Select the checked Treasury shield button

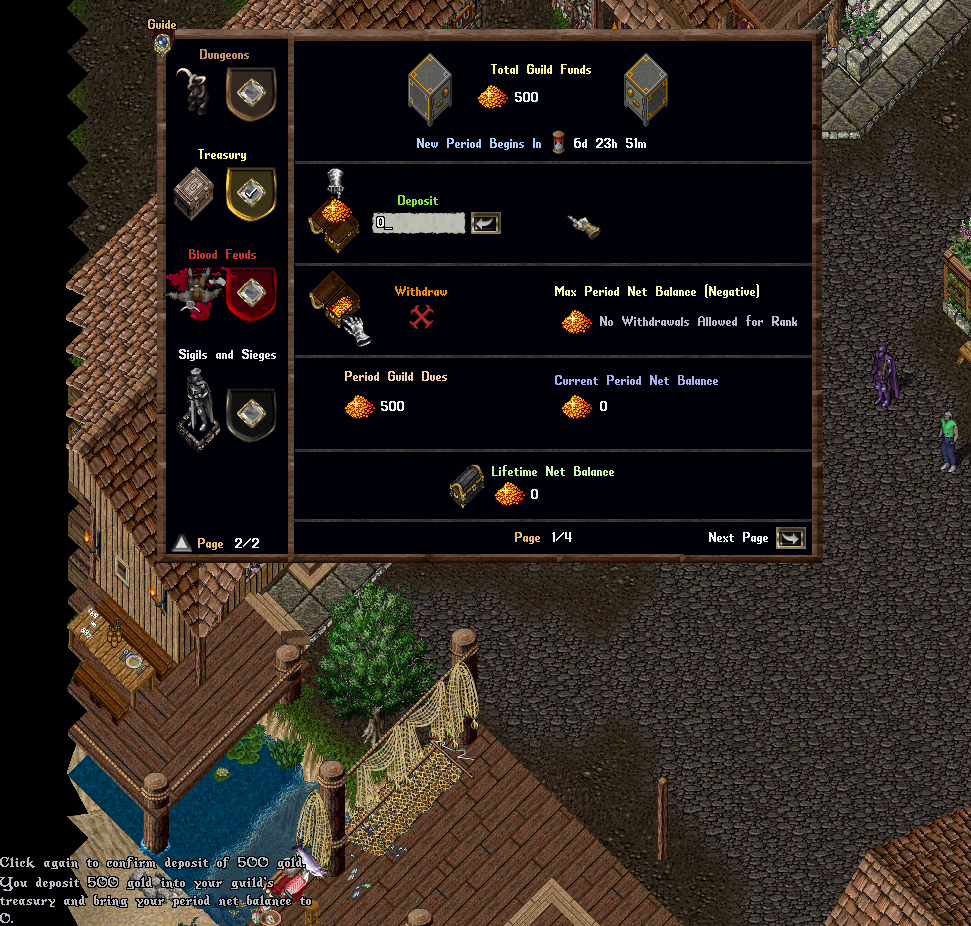[251, 193]
